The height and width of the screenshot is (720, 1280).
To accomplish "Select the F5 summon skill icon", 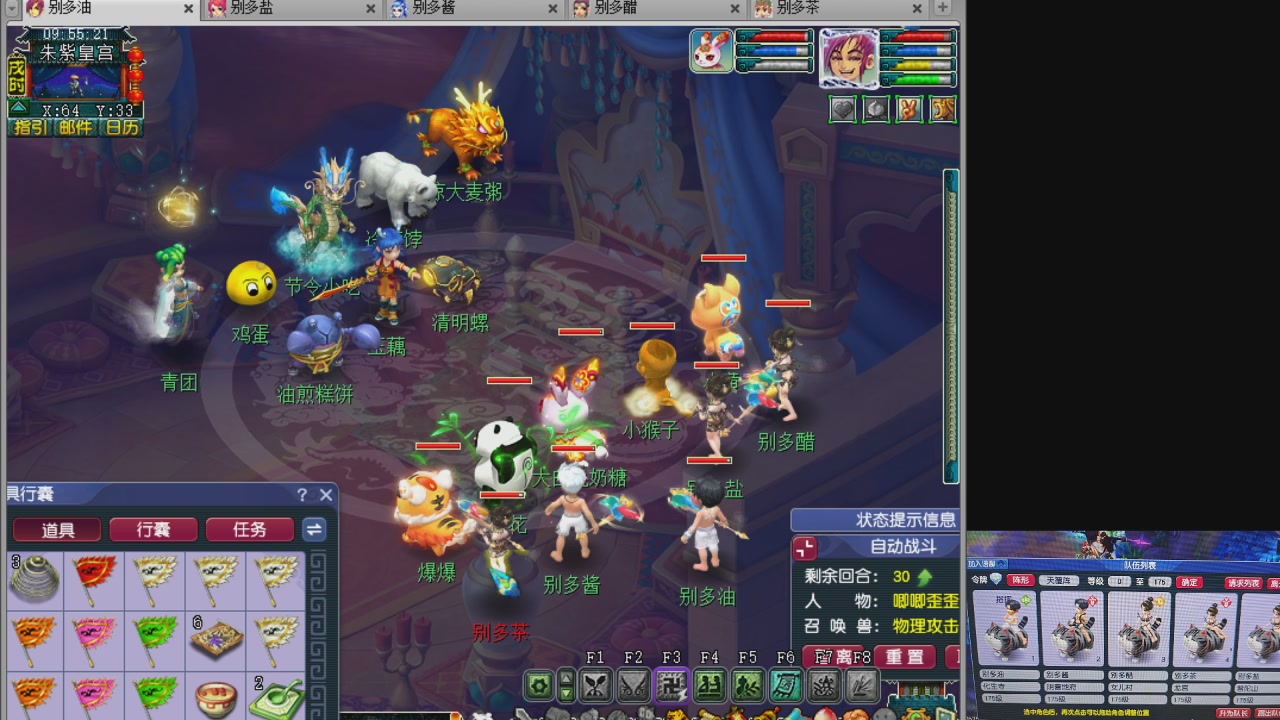I will tap(750, 686).
